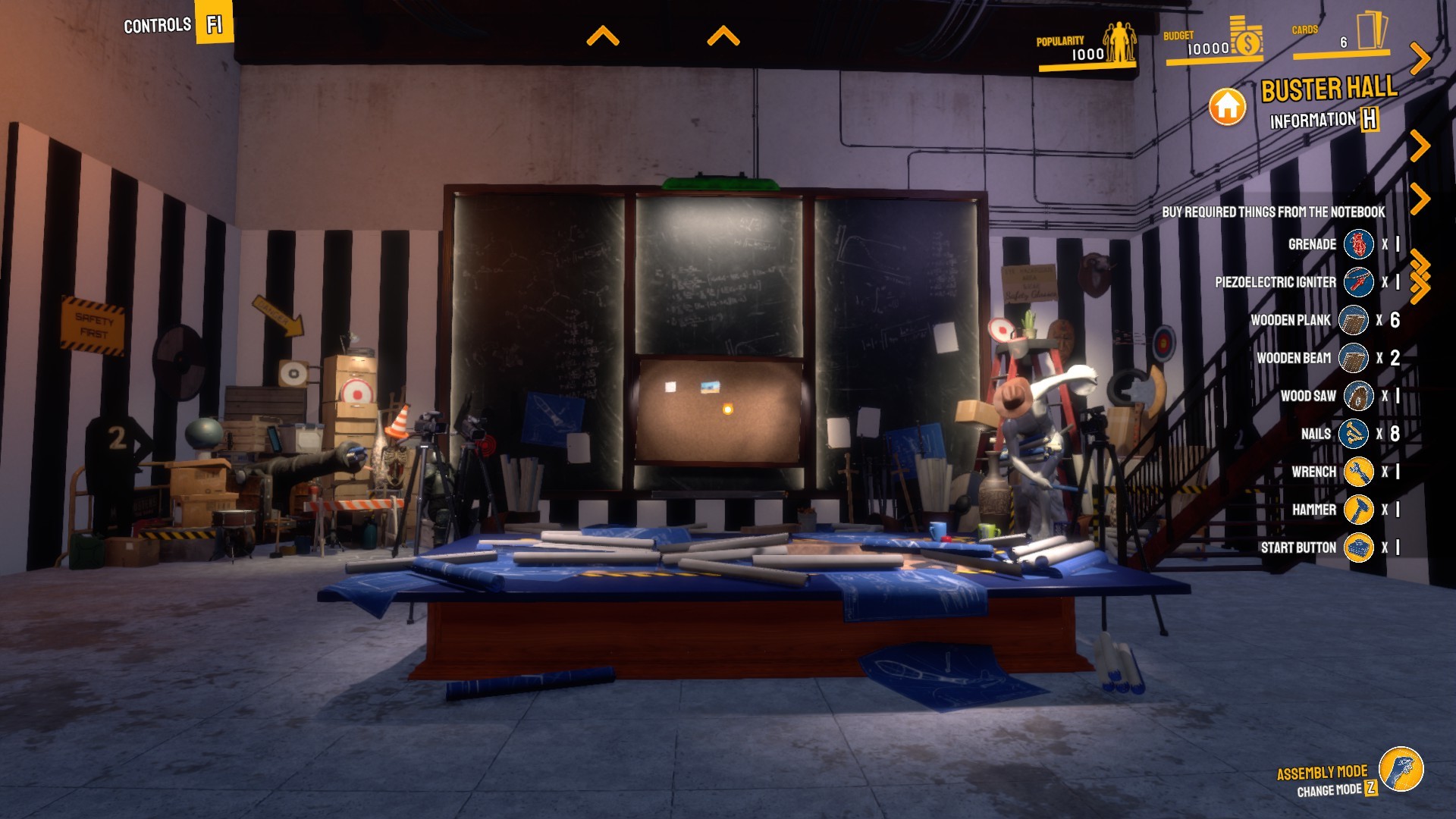This screenshot has height=819, width=1456.
Task: Click Buy Required Things From The Notebook
Action: click(1274, 212)
